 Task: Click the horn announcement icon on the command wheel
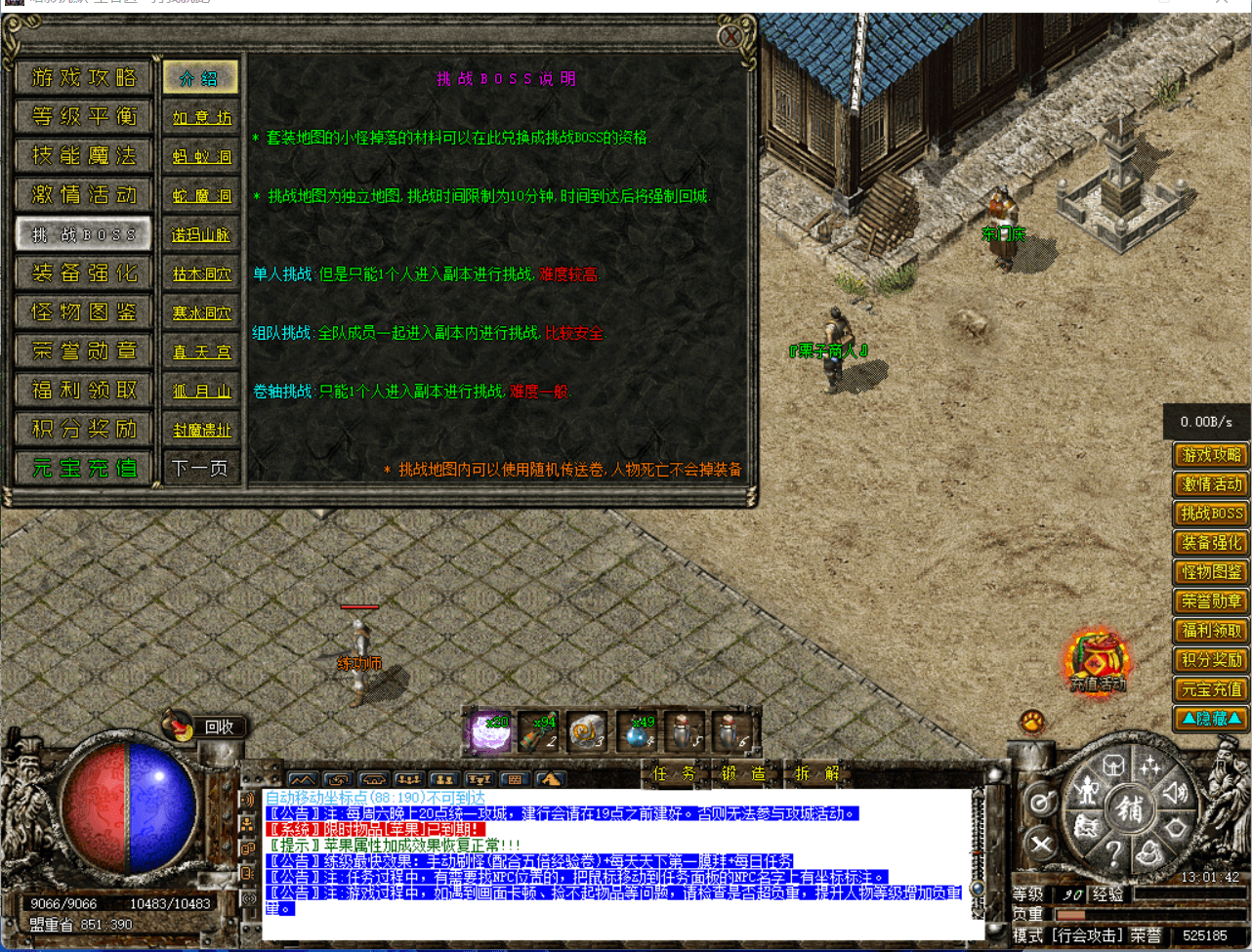(x=1176, y=792)
